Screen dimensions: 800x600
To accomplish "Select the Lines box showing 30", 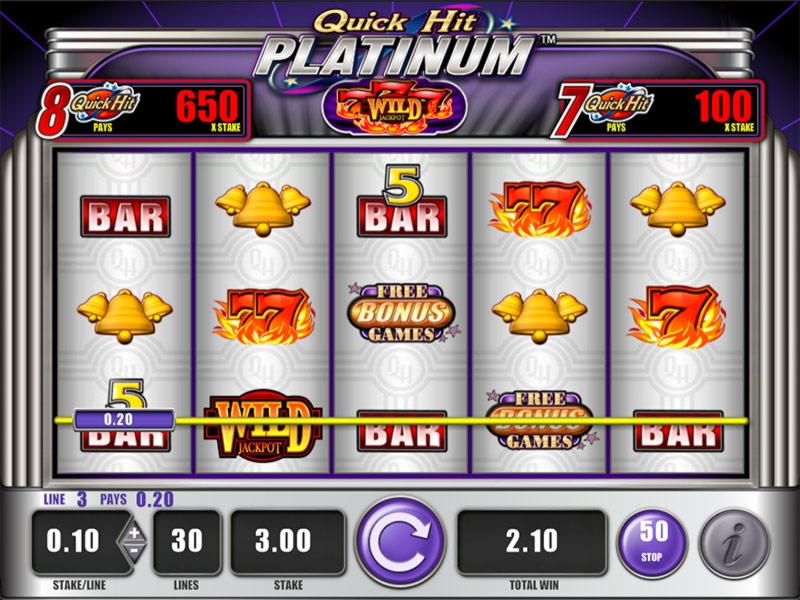I will [187, 542].
